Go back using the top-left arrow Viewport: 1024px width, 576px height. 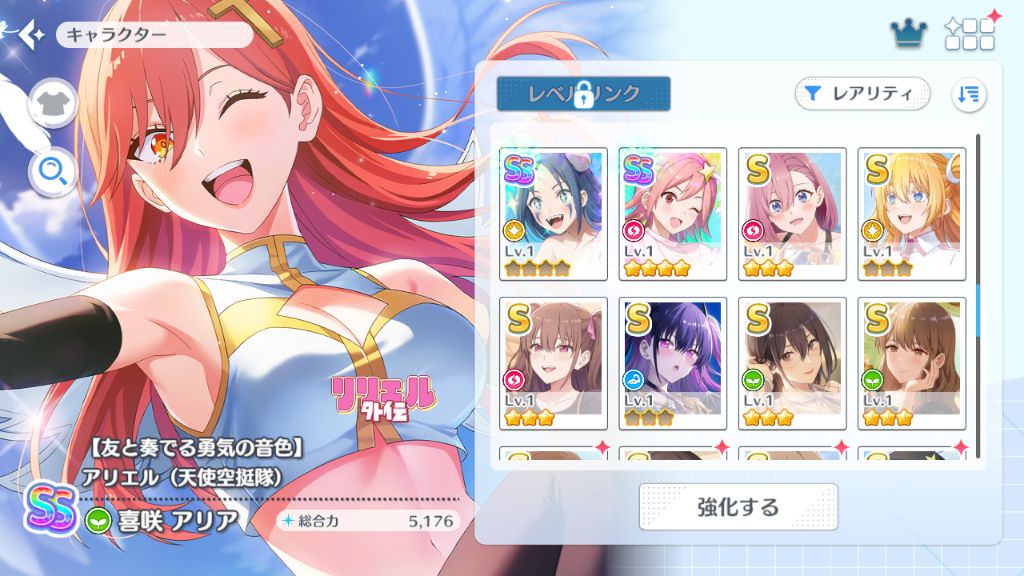click(x=28, y=34)
